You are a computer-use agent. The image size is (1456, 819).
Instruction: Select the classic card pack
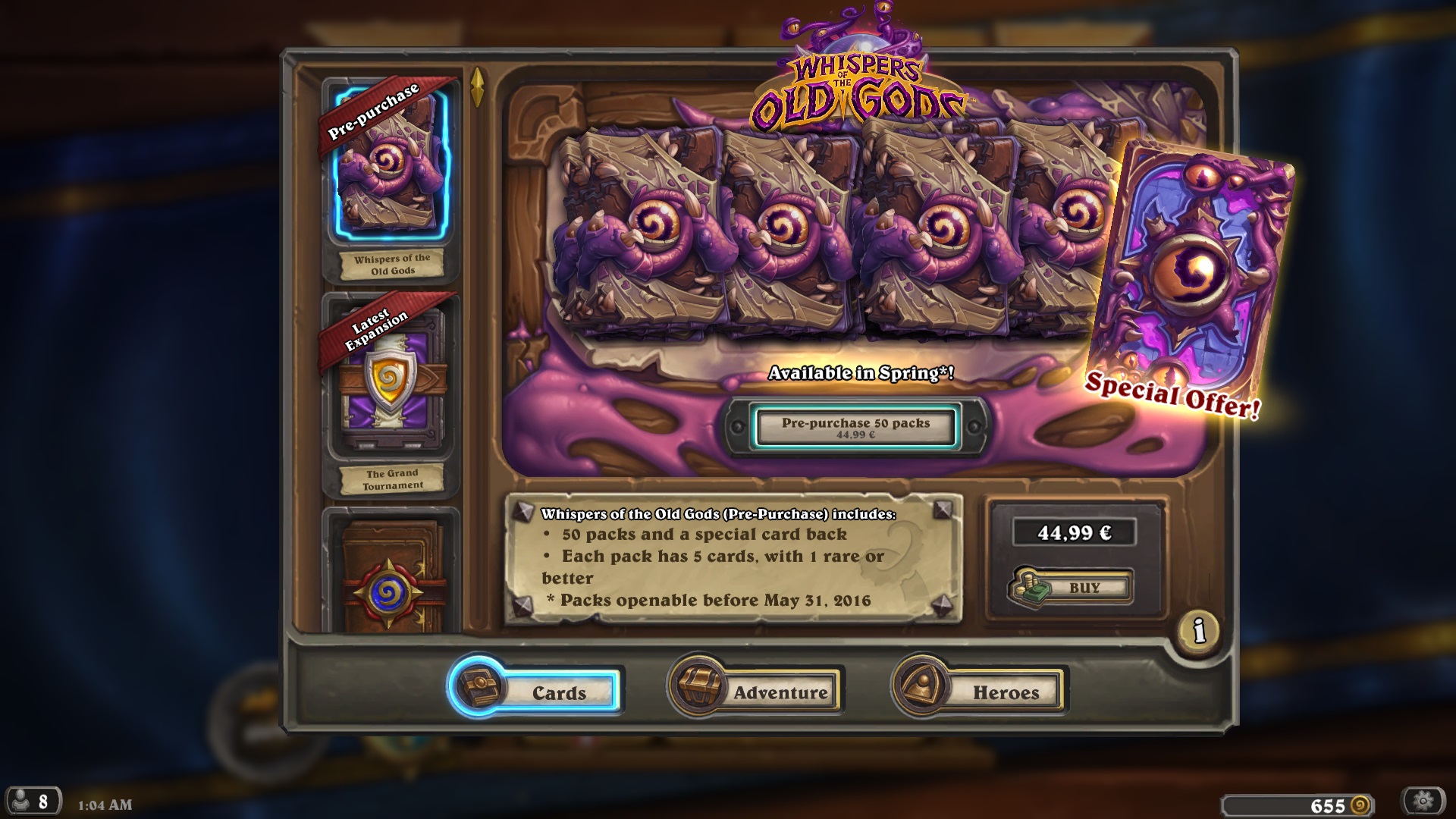click(391, 578)
